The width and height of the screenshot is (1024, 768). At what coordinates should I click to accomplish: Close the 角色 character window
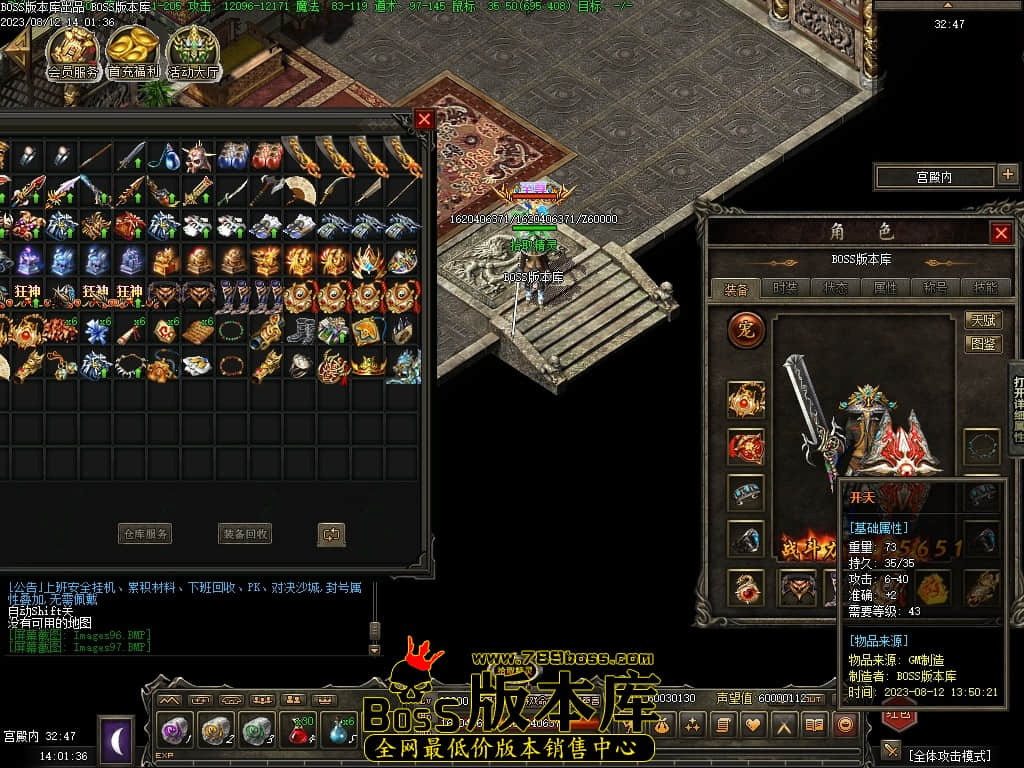[x=1000, y=233]
